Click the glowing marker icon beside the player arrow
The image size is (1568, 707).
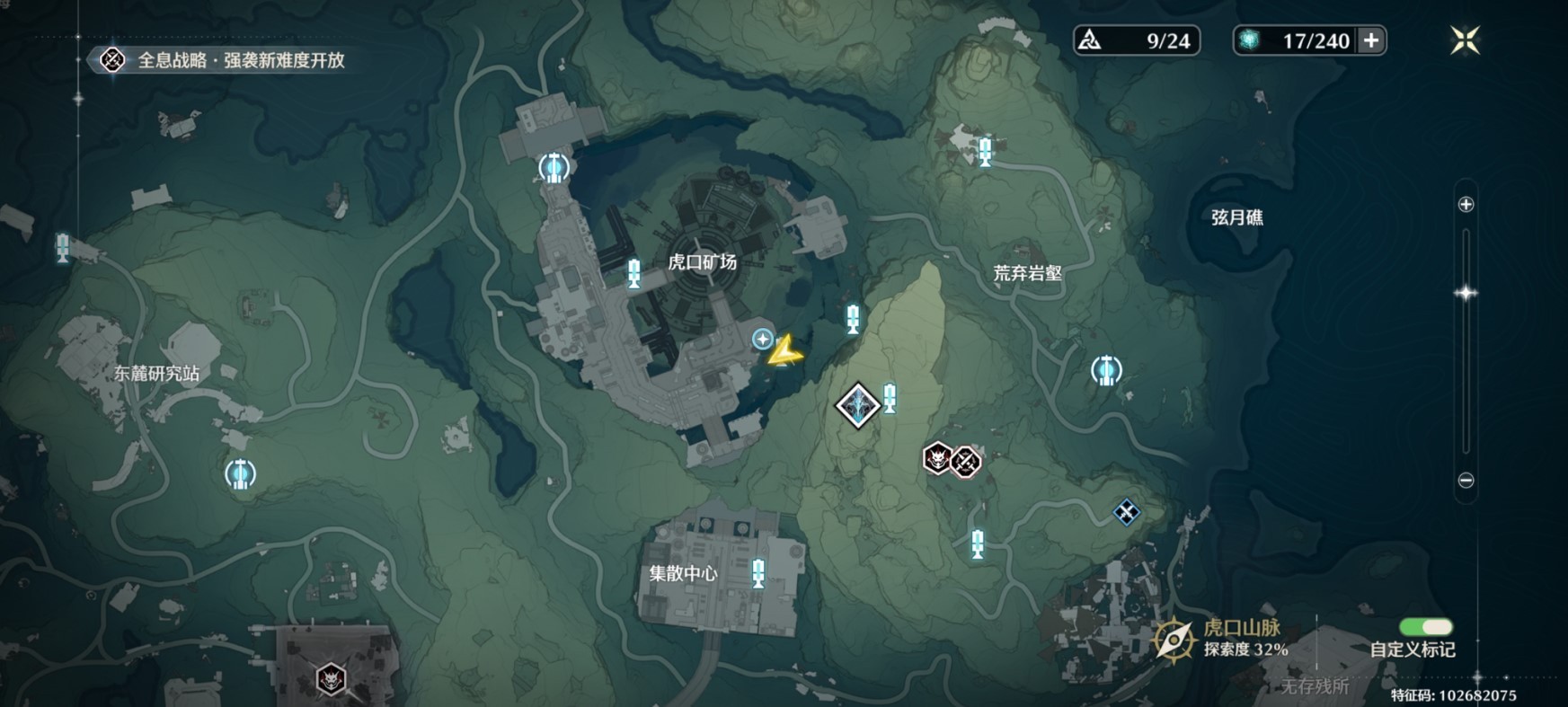coord(762,340)
